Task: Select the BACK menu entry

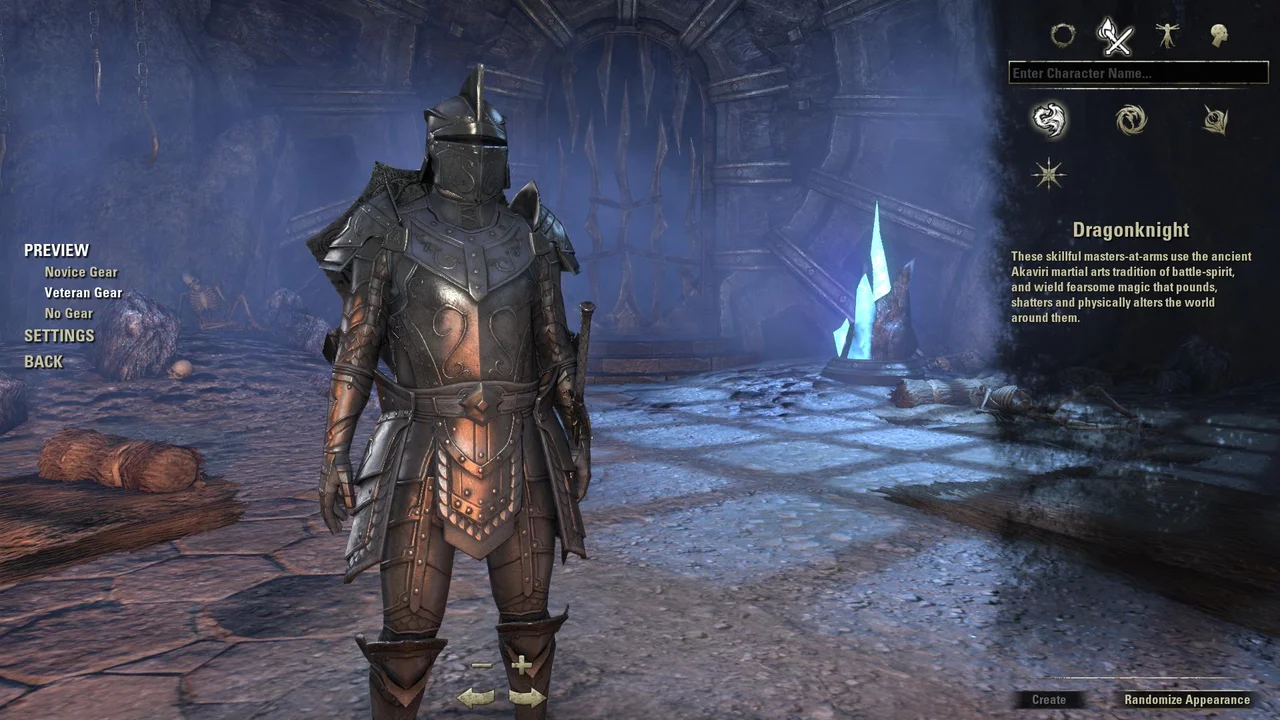Action: pos(43,361)
